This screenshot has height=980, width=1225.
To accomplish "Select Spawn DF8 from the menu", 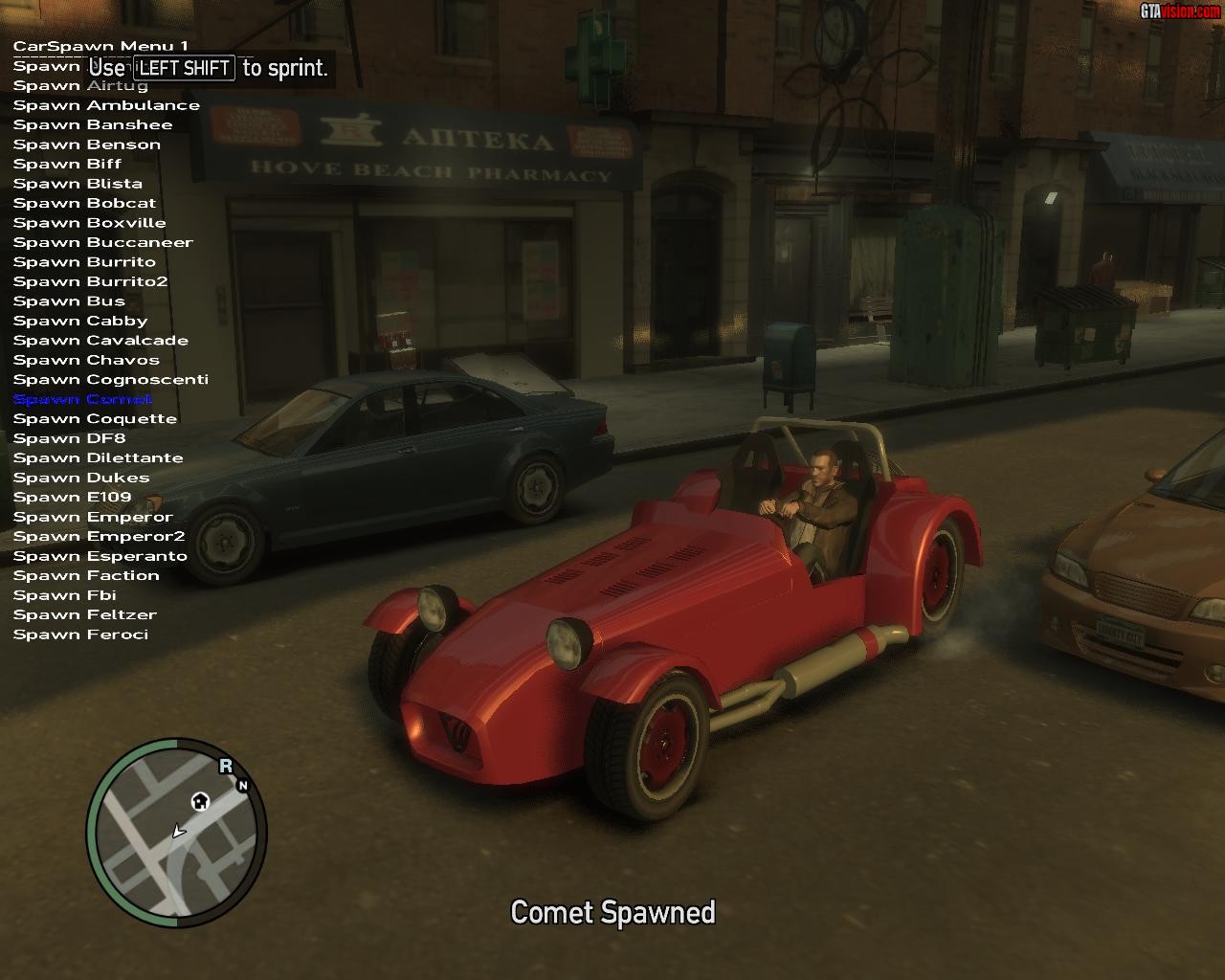I will point(69,439).
